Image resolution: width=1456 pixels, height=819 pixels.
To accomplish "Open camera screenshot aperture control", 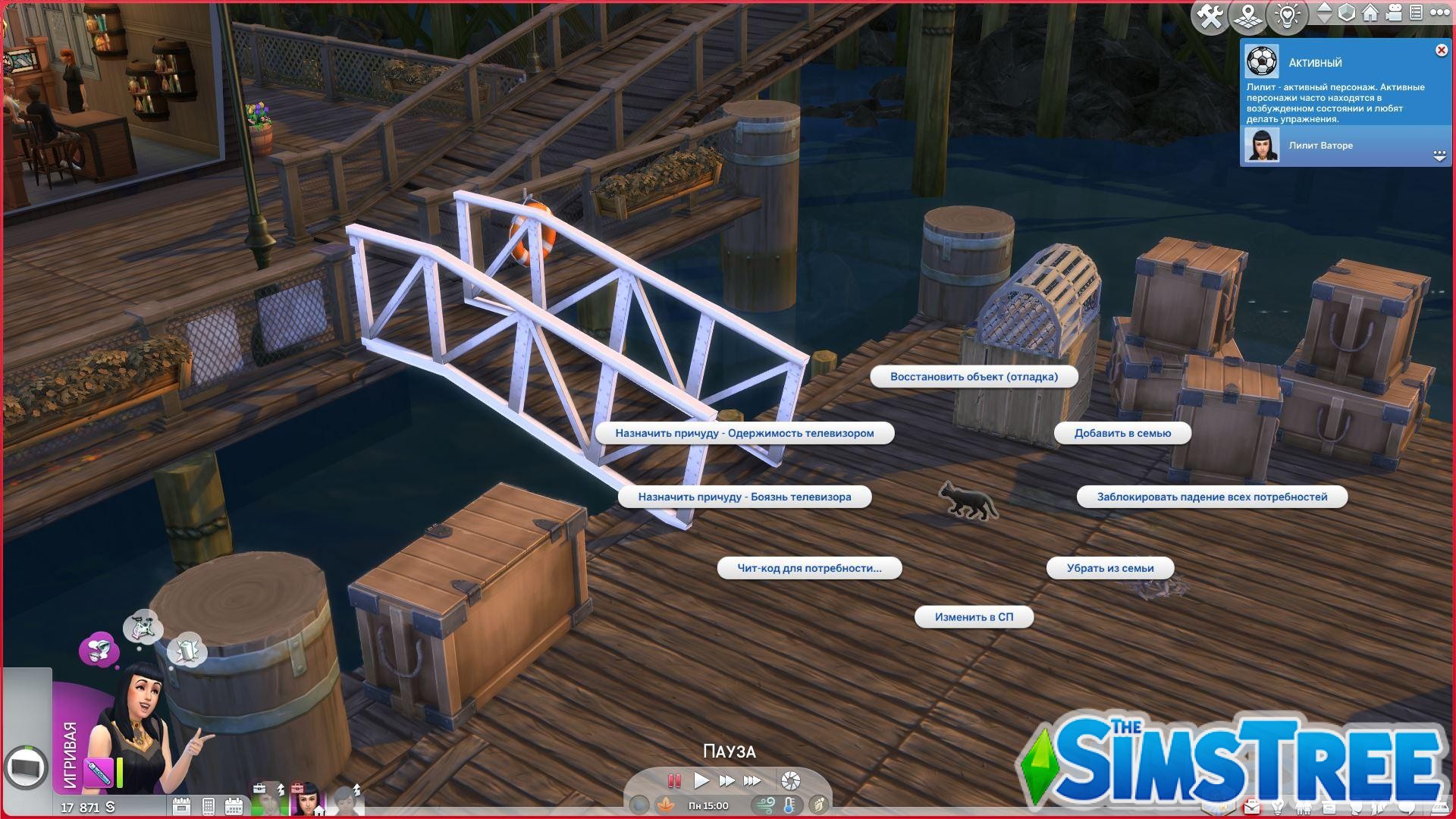I will pos(790,781).
